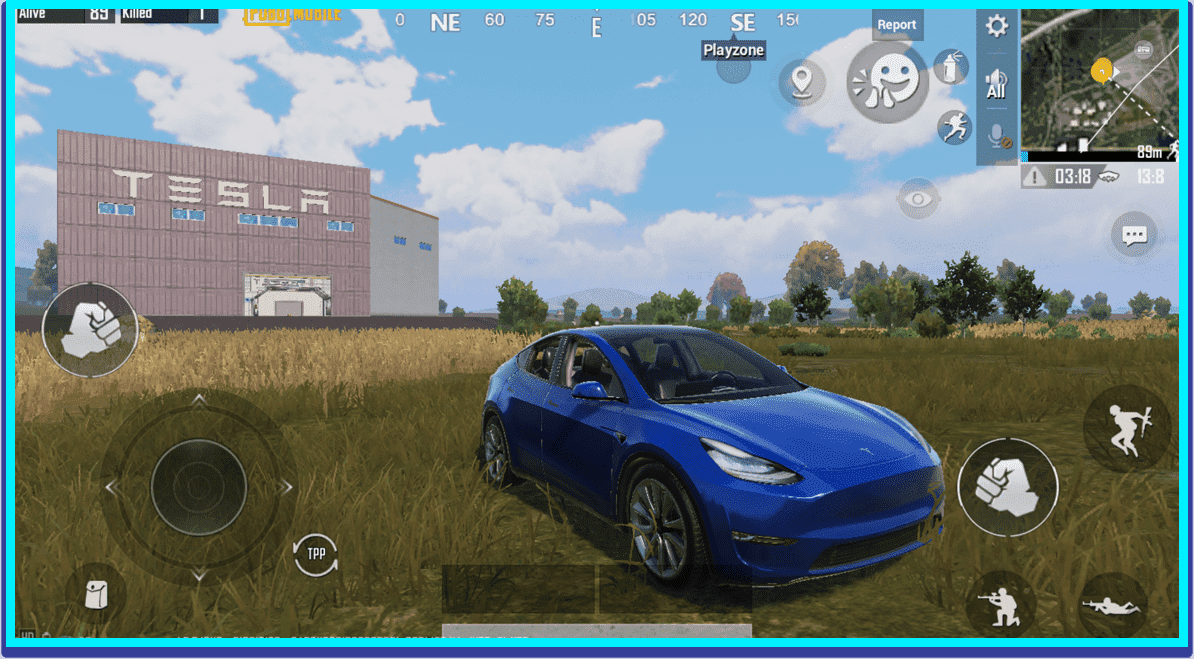Viewport: 1194px width, 659px height.
Task: Open the chat speech bubble
Action: point(1134,236)
